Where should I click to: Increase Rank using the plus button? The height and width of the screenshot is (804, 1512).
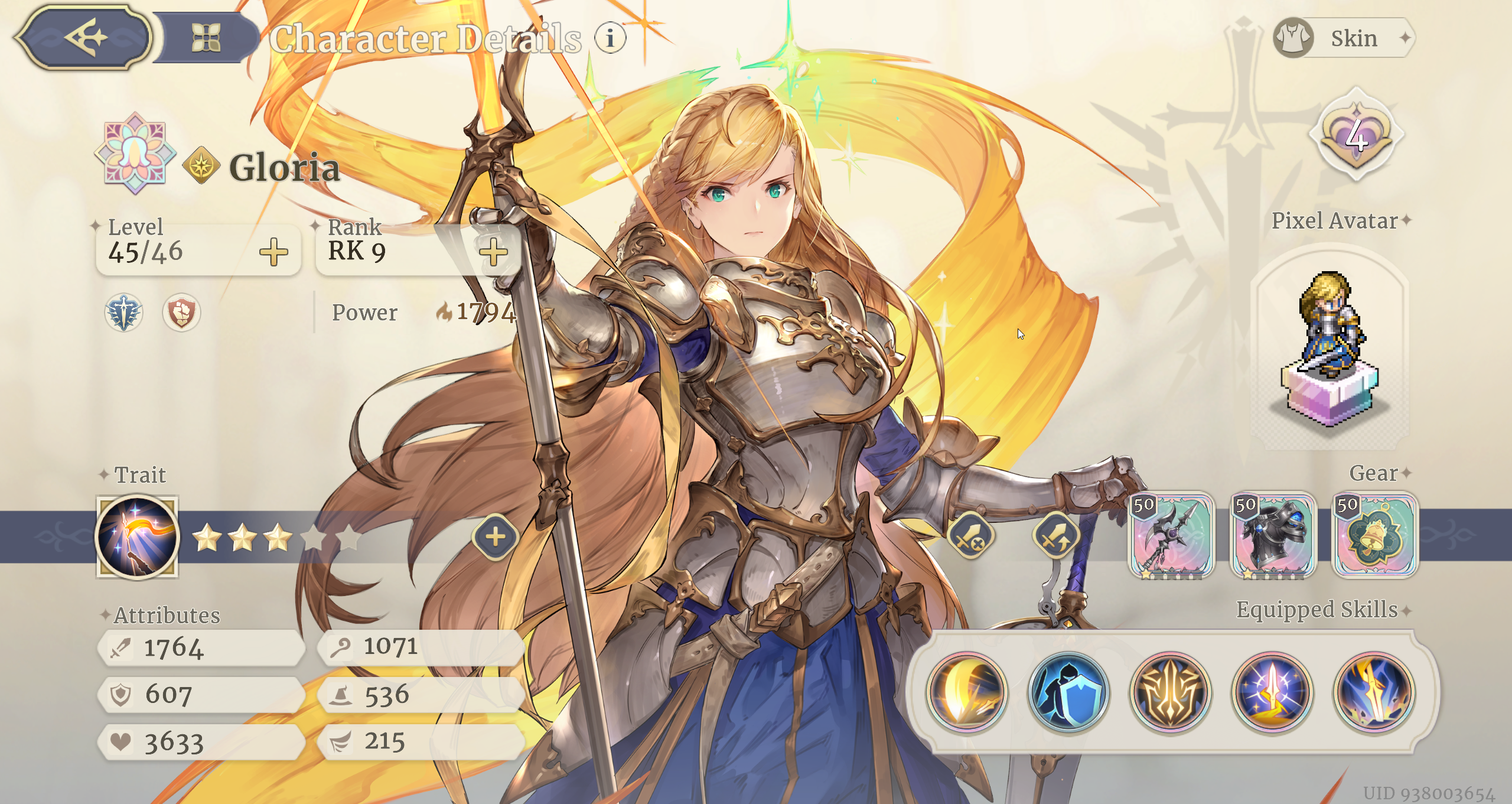pos(493,252)
